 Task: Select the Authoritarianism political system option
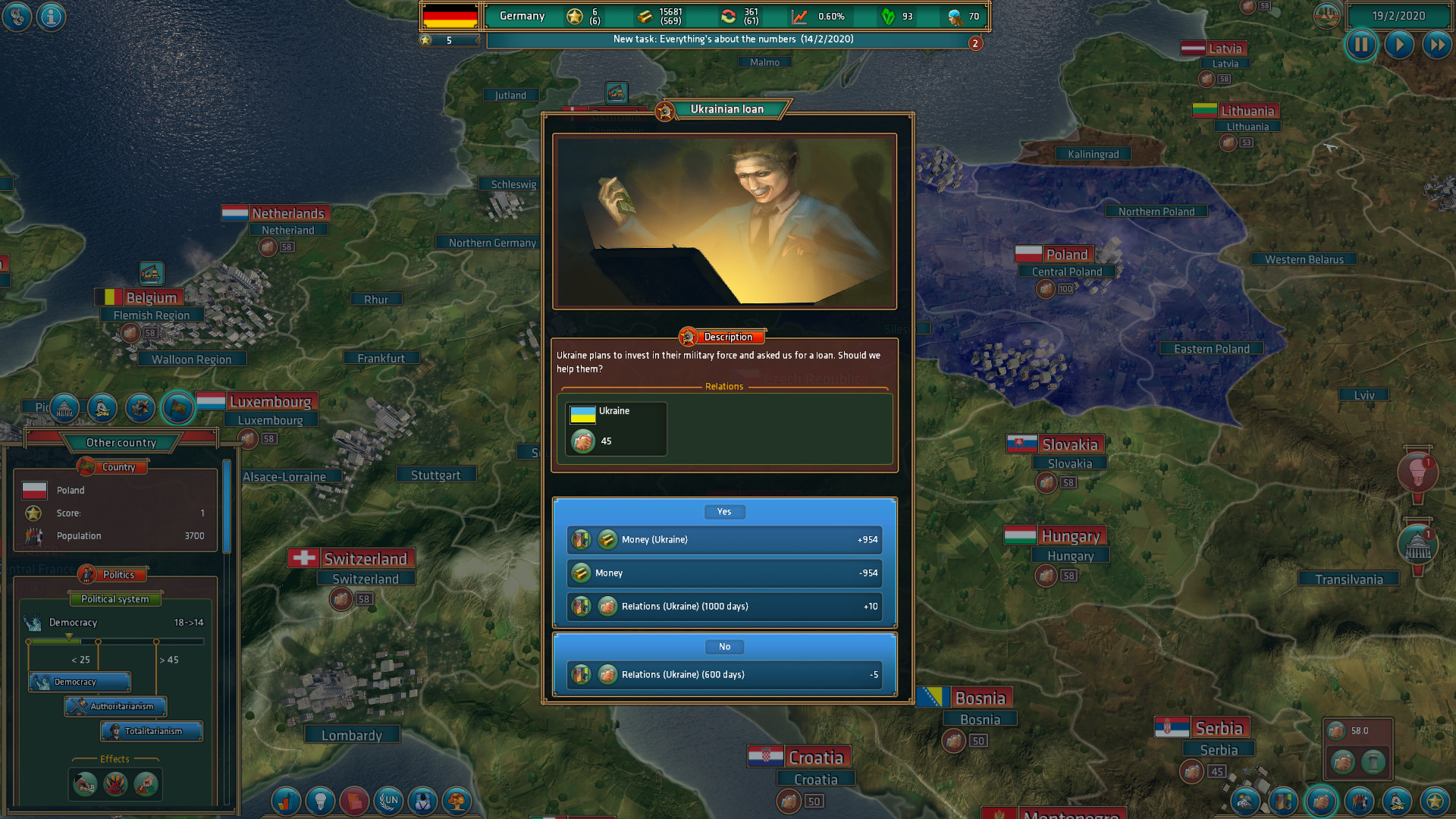pyautogui.click(x=115, y=706)
